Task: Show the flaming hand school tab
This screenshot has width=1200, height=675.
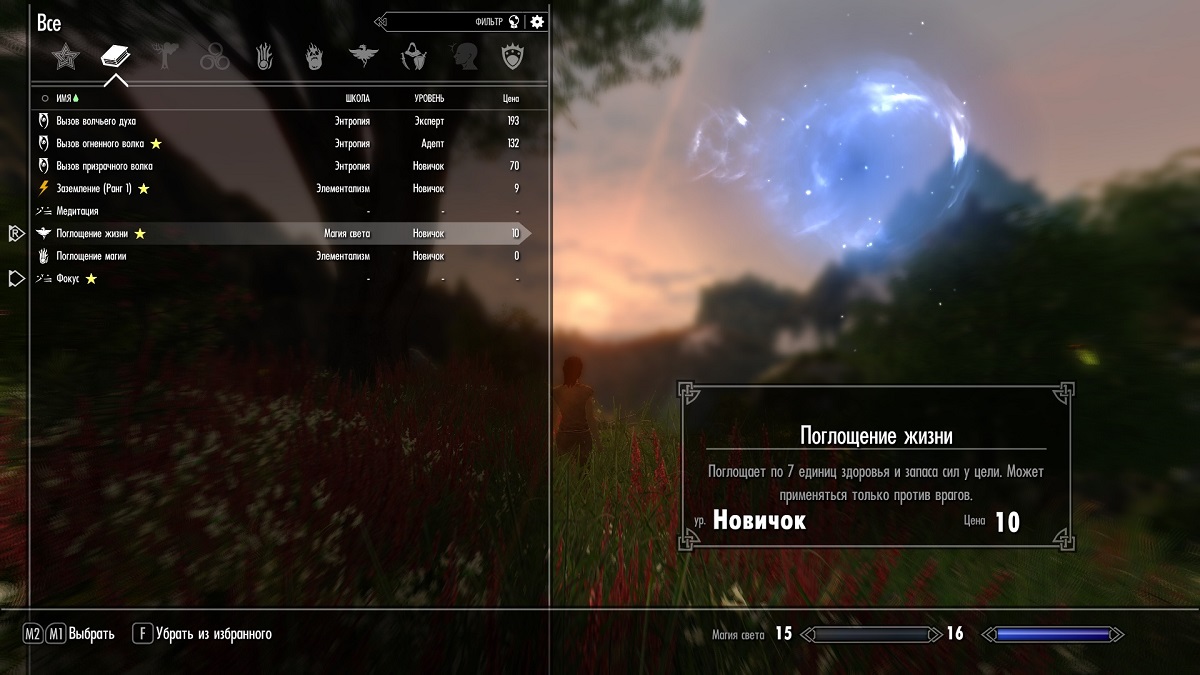Action: coord(264,56)
